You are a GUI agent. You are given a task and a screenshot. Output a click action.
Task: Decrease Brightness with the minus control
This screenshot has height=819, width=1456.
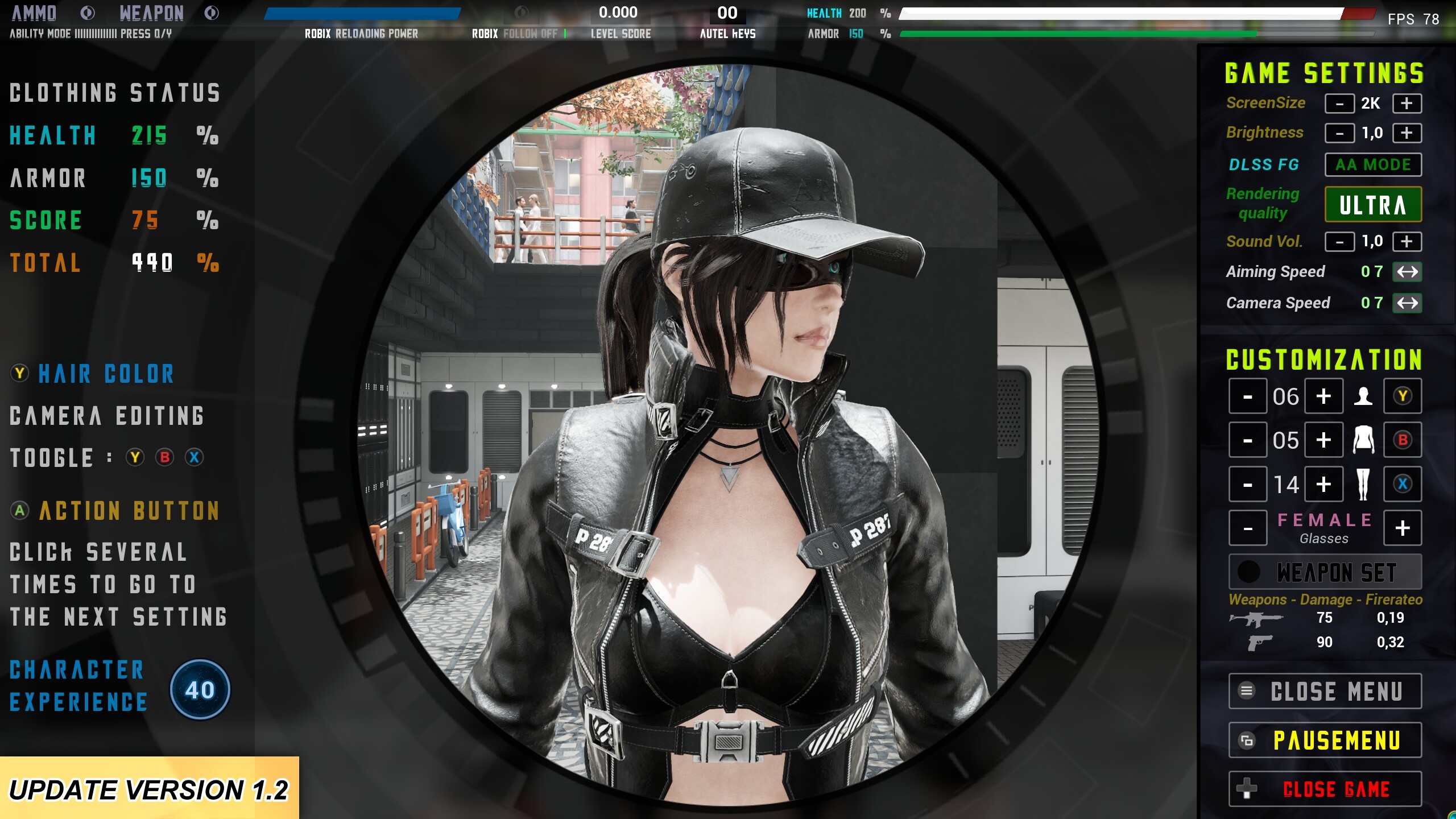point(1340,133)
